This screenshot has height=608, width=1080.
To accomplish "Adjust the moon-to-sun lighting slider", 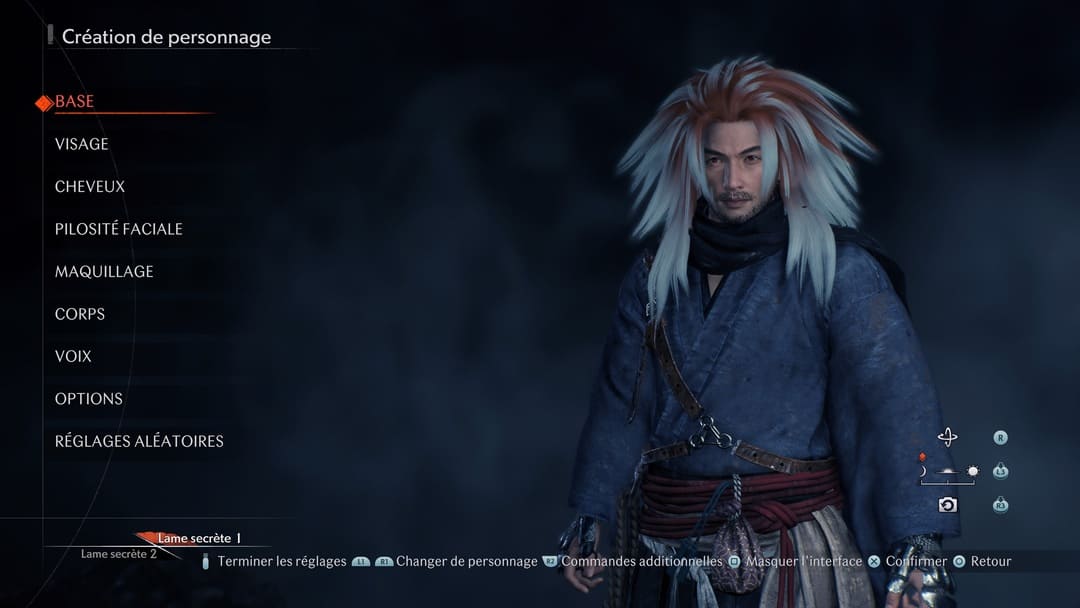I will 947,471.
